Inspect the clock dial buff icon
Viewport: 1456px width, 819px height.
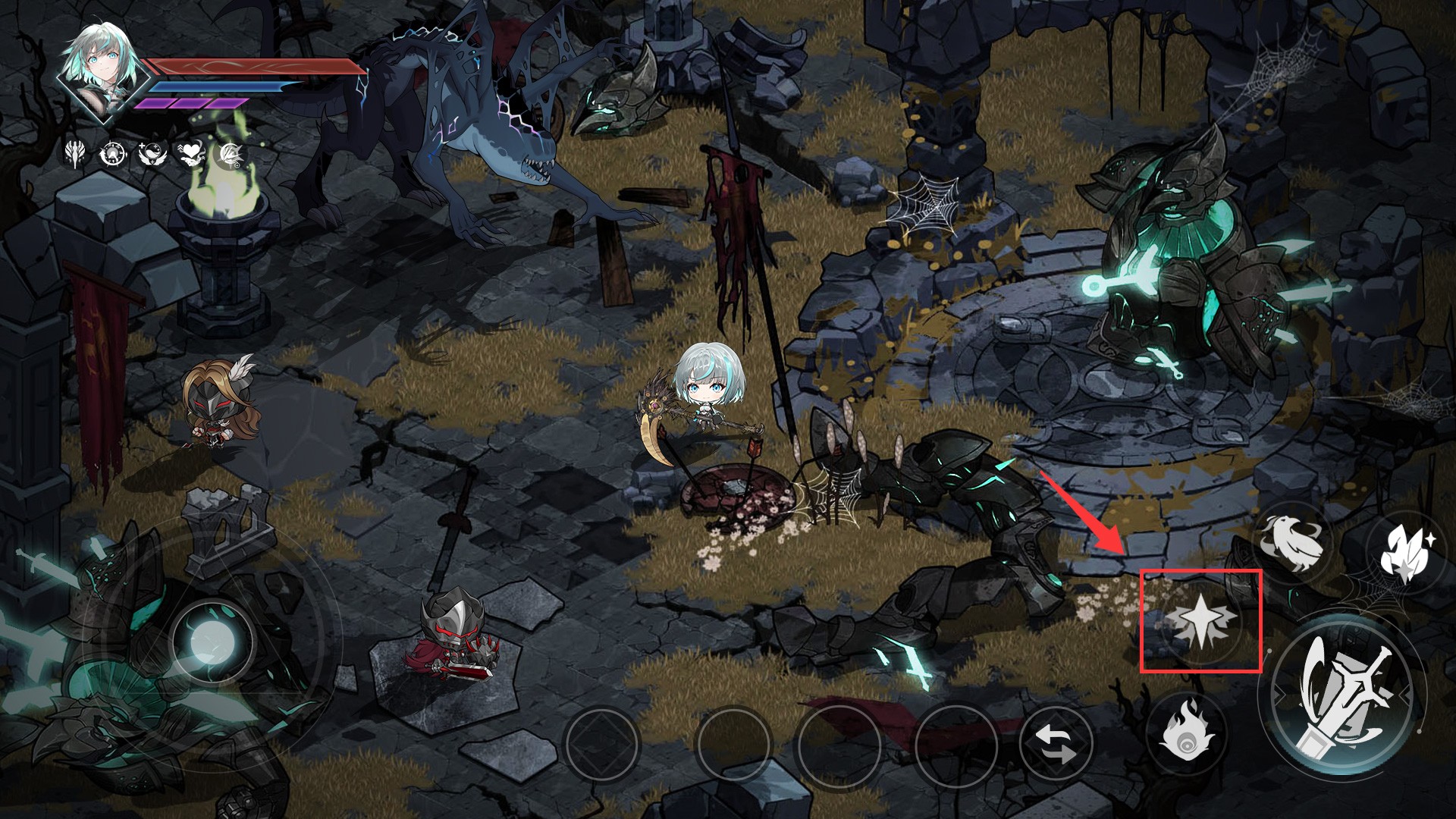point(112,154)
